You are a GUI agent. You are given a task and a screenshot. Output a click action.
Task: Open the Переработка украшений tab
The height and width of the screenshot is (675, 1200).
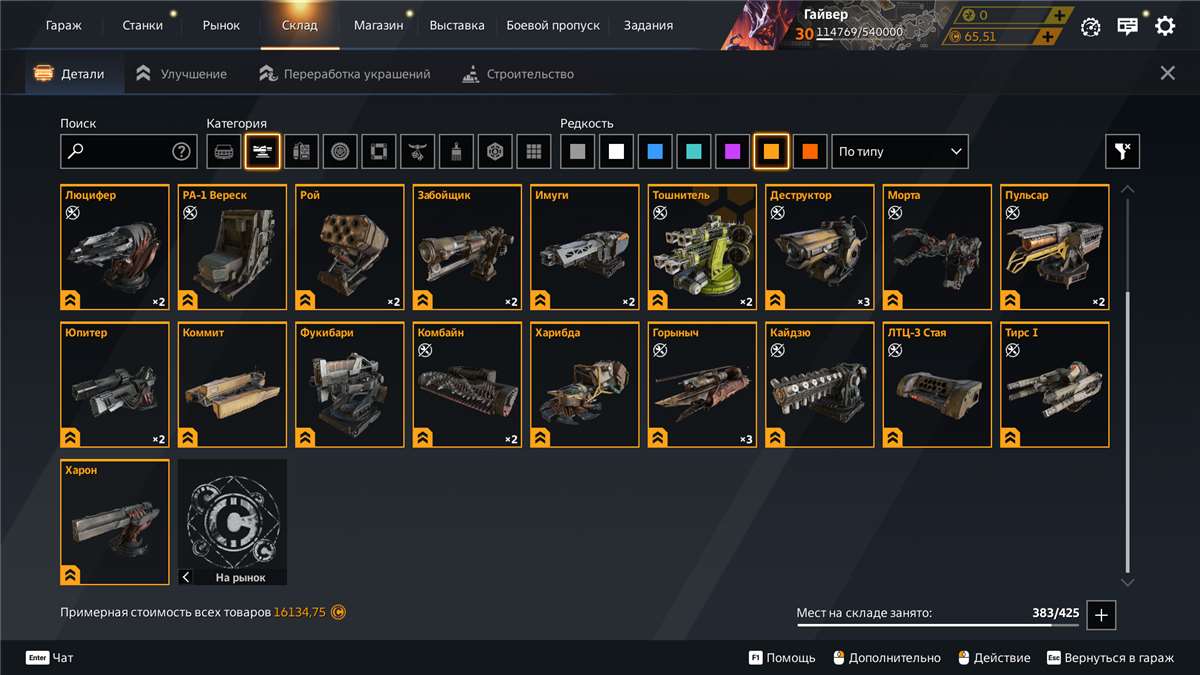pyautogui.click(x=345, y=74)
